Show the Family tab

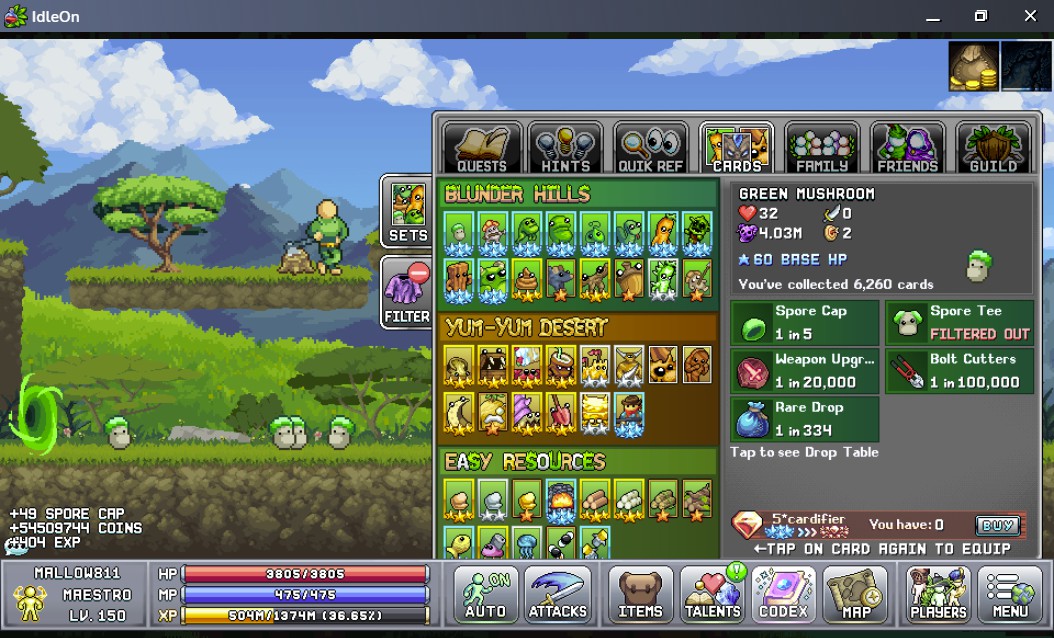click(x=822, y=149)
